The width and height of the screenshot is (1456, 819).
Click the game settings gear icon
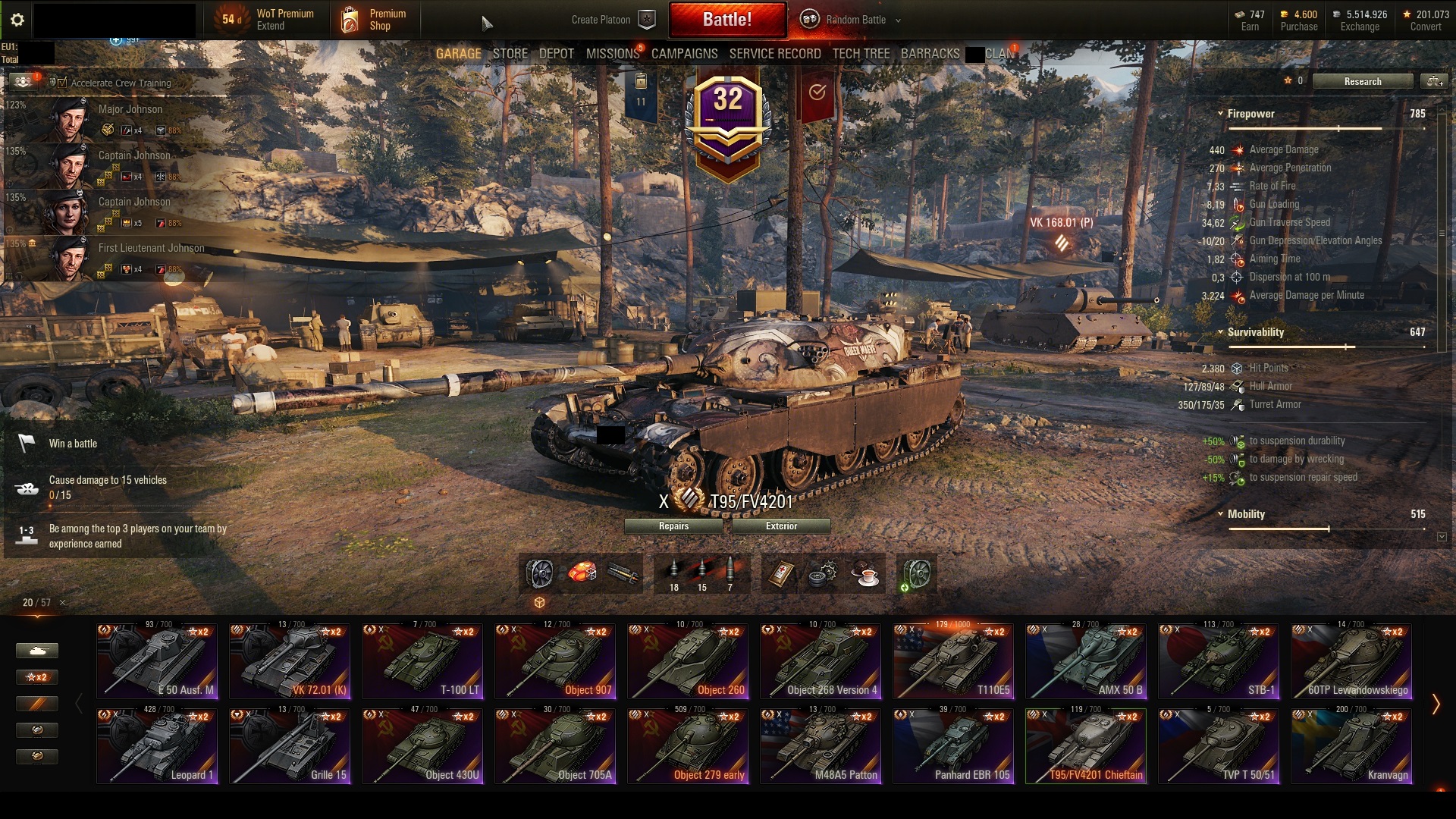pos(17,19)
